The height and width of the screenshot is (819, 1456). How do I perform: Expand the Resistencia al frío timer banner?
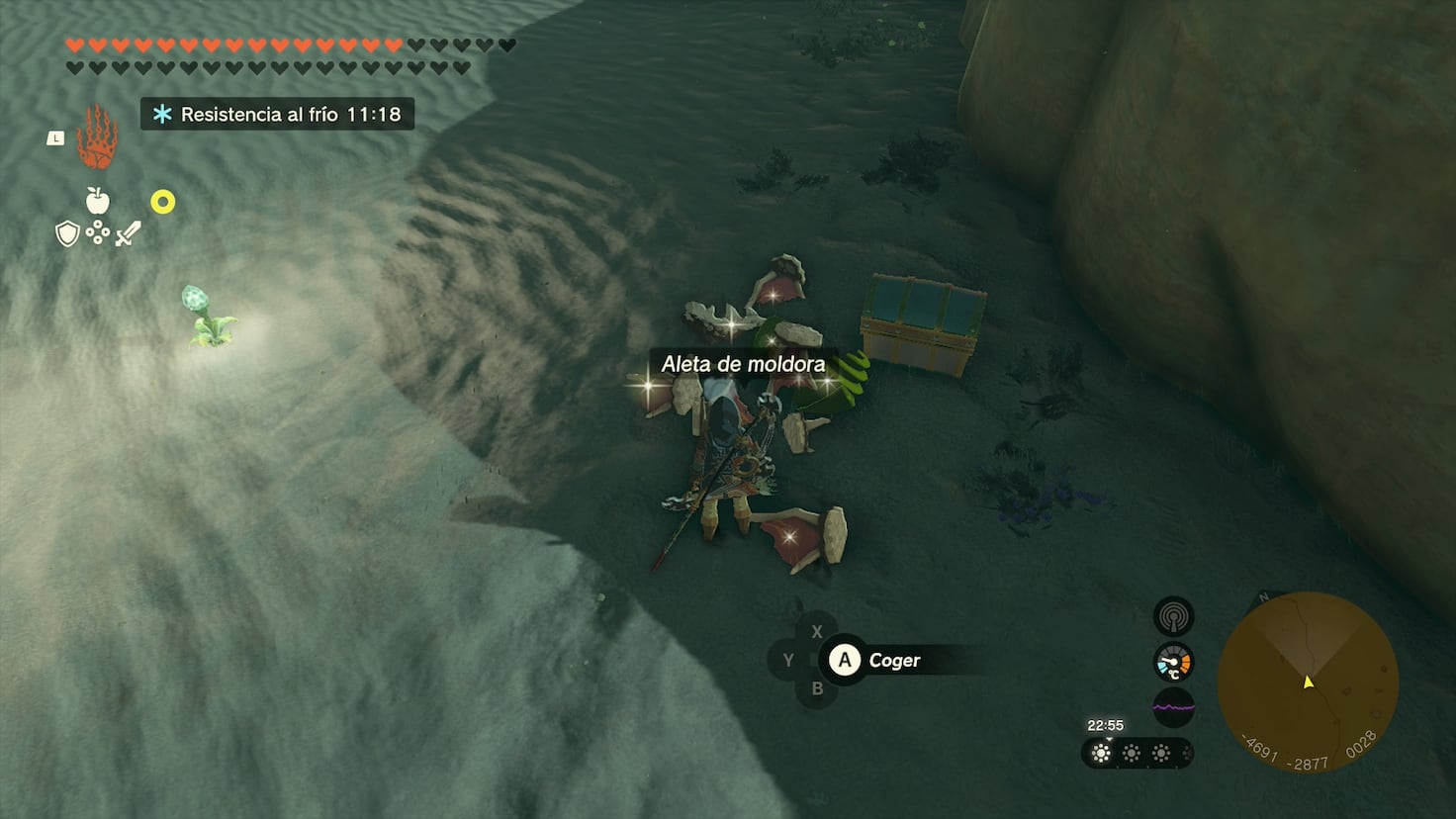click(x=278, y=114)
